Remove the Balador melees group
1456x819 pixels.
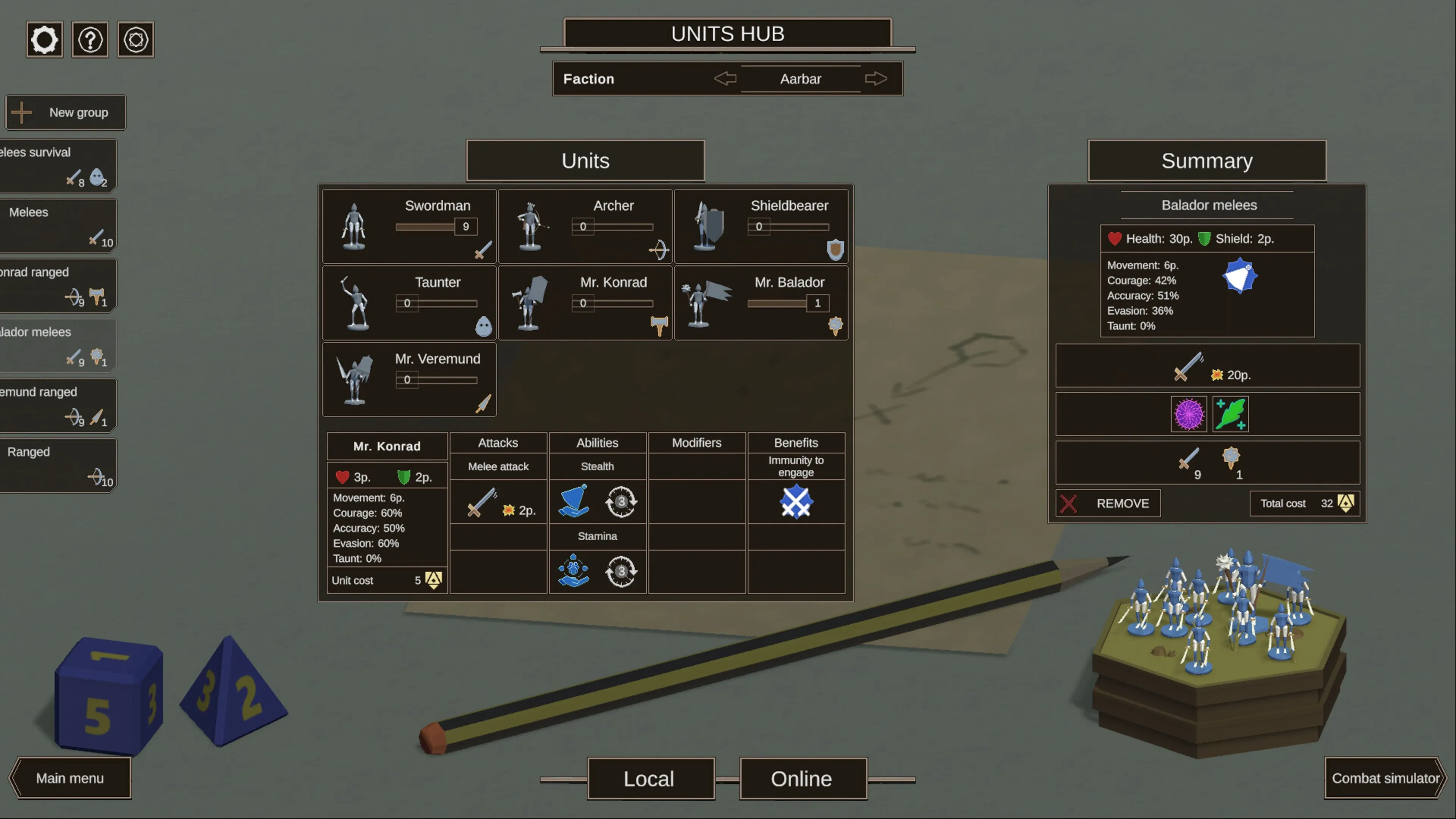click(1108, 503)
